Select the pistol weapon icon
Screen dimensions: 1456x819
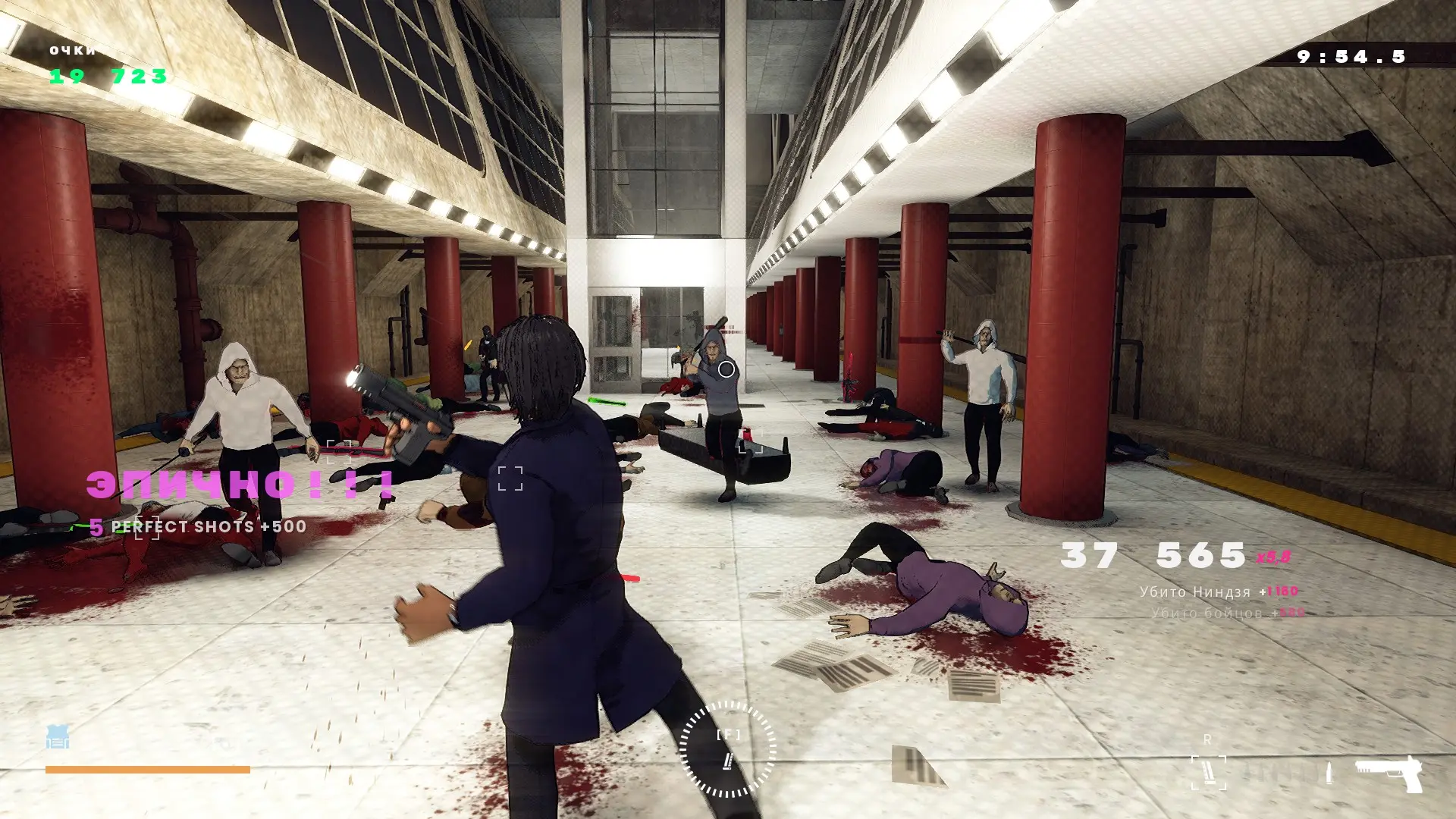click(1389, 773)
